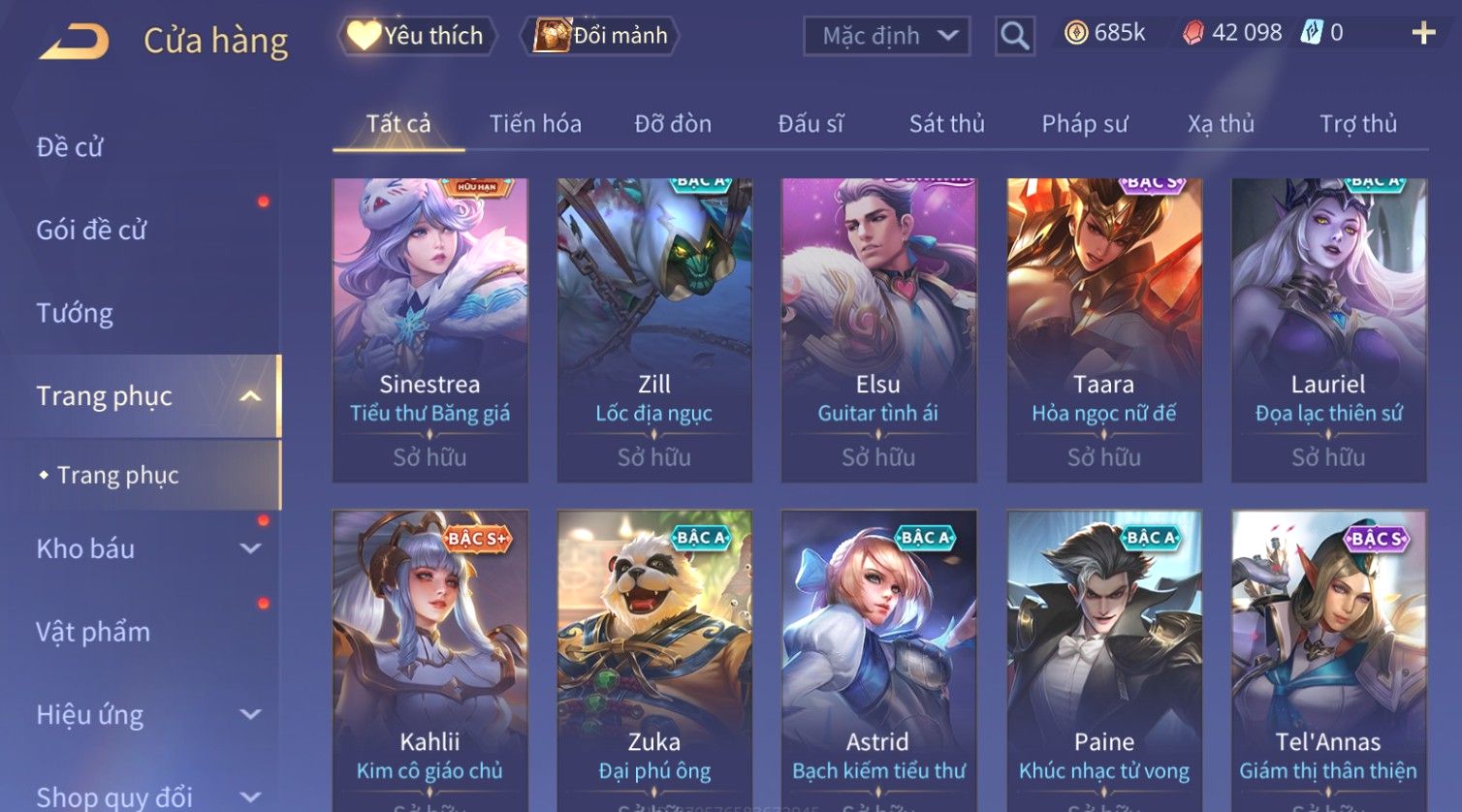Show the Sát thủ skin category
1462x812 pixels.
(x=946, y=124)
